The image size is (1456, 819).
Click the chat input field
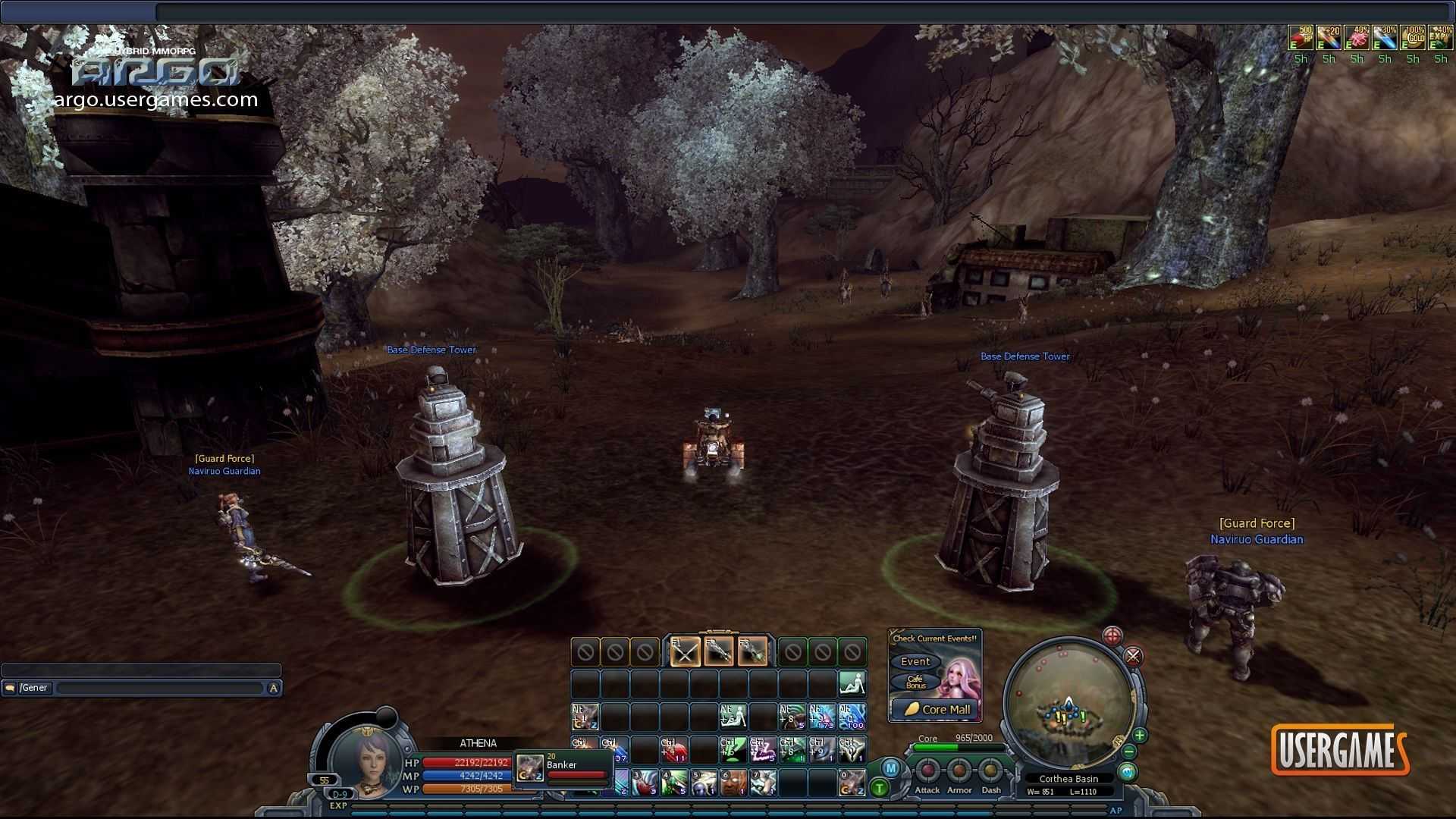pyautogui.click(x=159, y=688)
